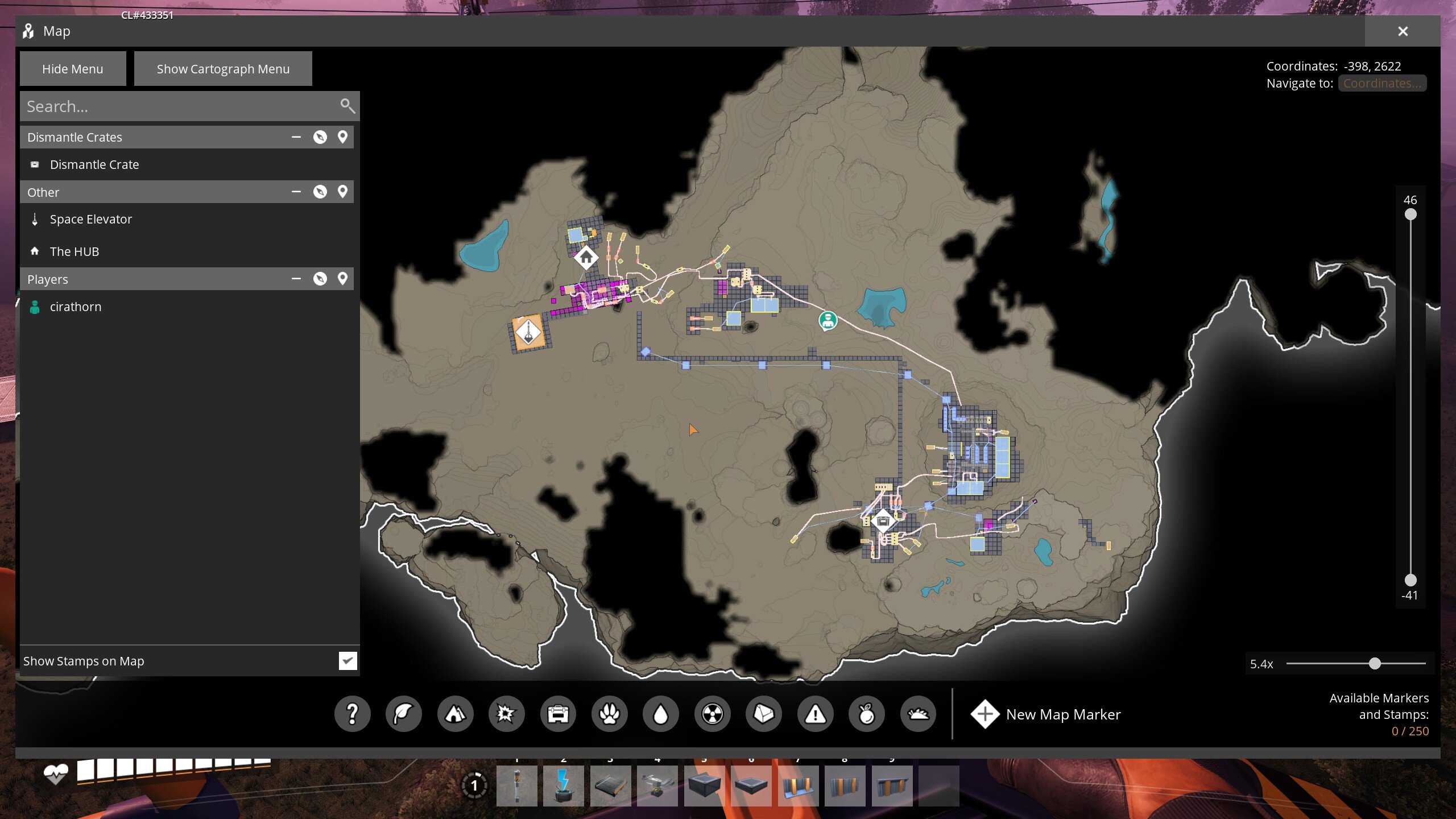The image size is (1456, 819).
Task: Close the Map window
Action: click(1403, 31)
